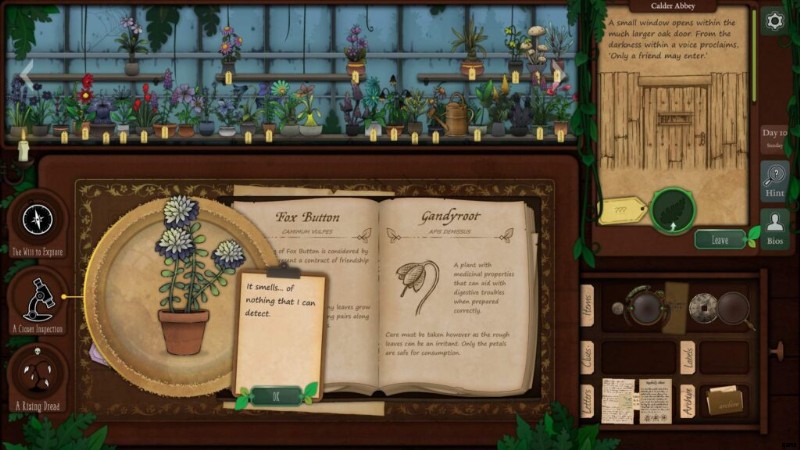Click the yellow label tag
800x450 pixels.
coord(621,211)
